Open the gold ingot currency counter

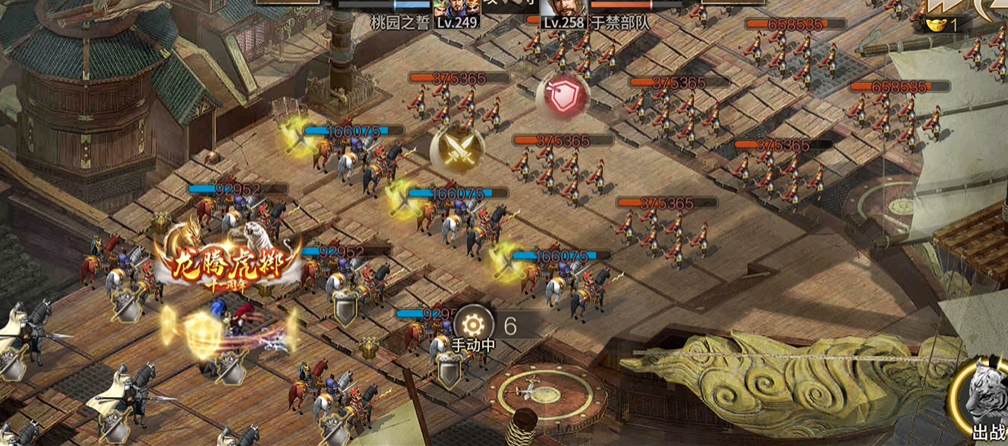945,22
